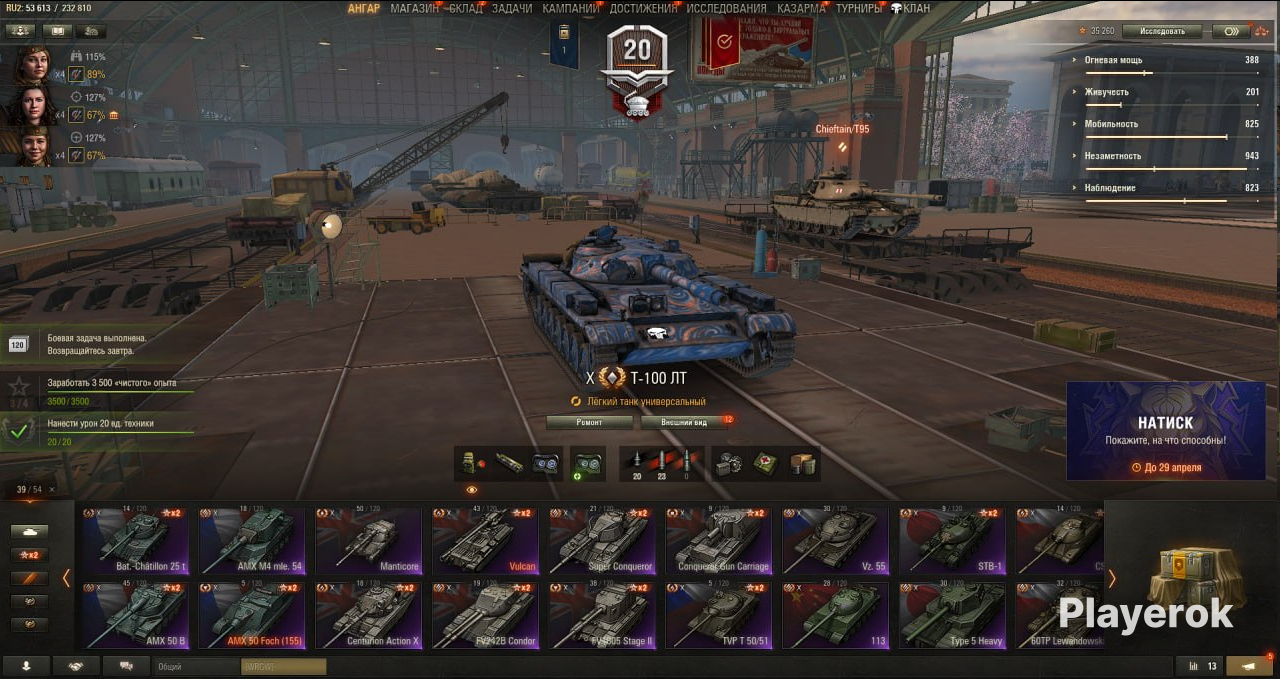Switch to the СКЛАД depot tab

466,8
